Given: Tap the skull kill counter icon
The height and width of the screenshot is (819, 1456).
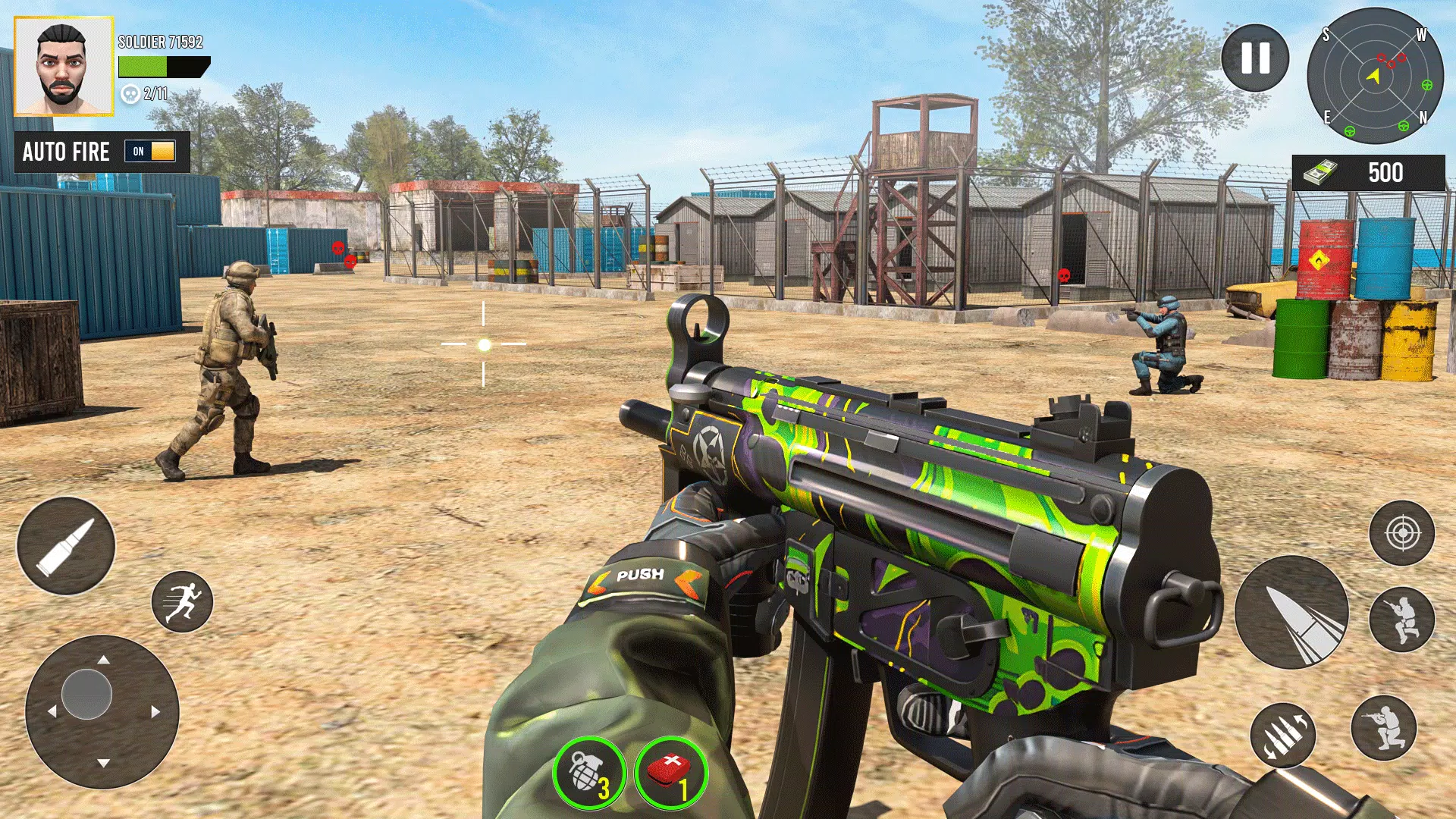Looking at the screenshot, I should [130, 96].
